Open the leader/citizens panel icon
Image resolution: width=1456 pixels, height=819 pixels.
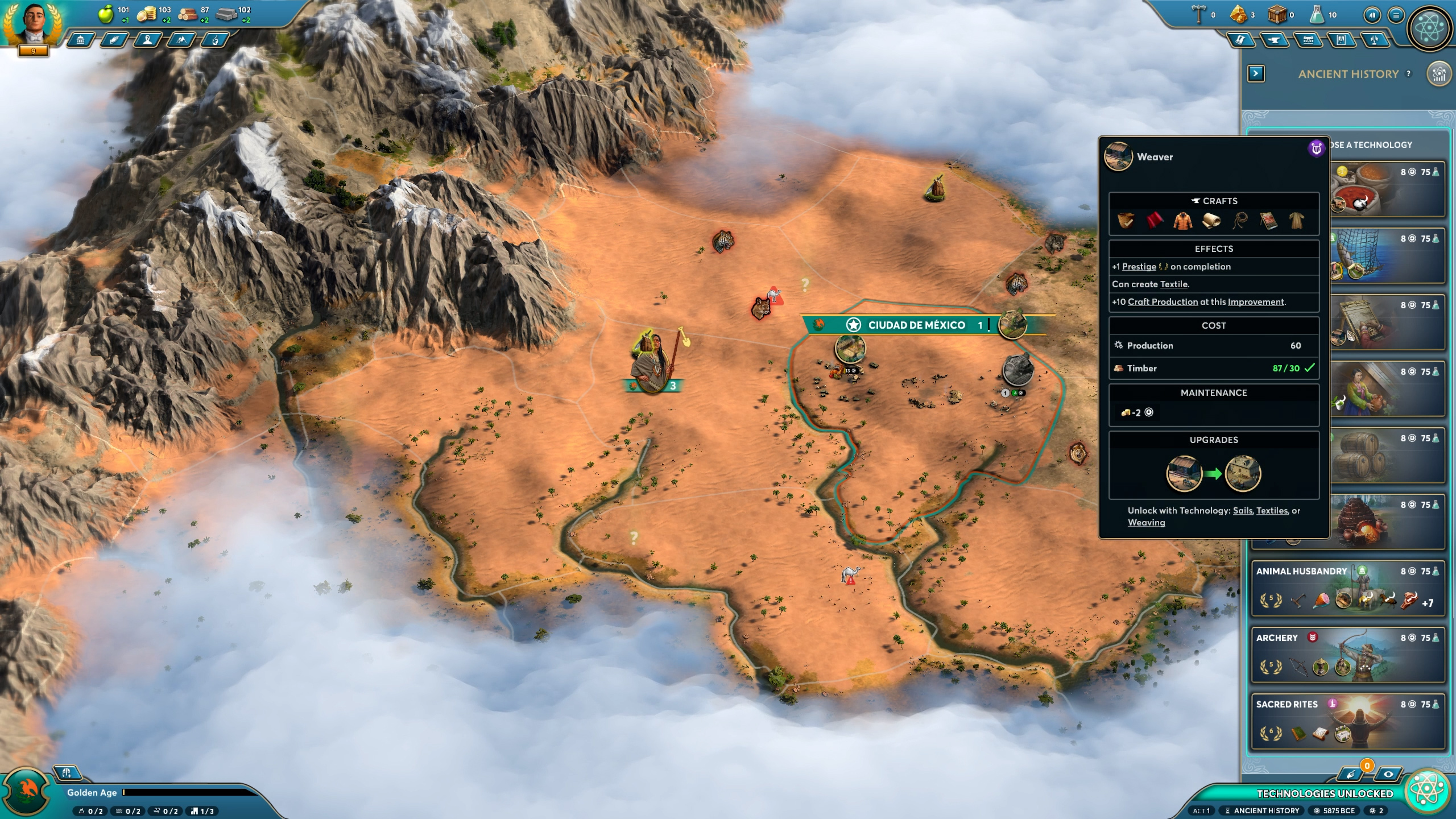click(x=147, y=40)
